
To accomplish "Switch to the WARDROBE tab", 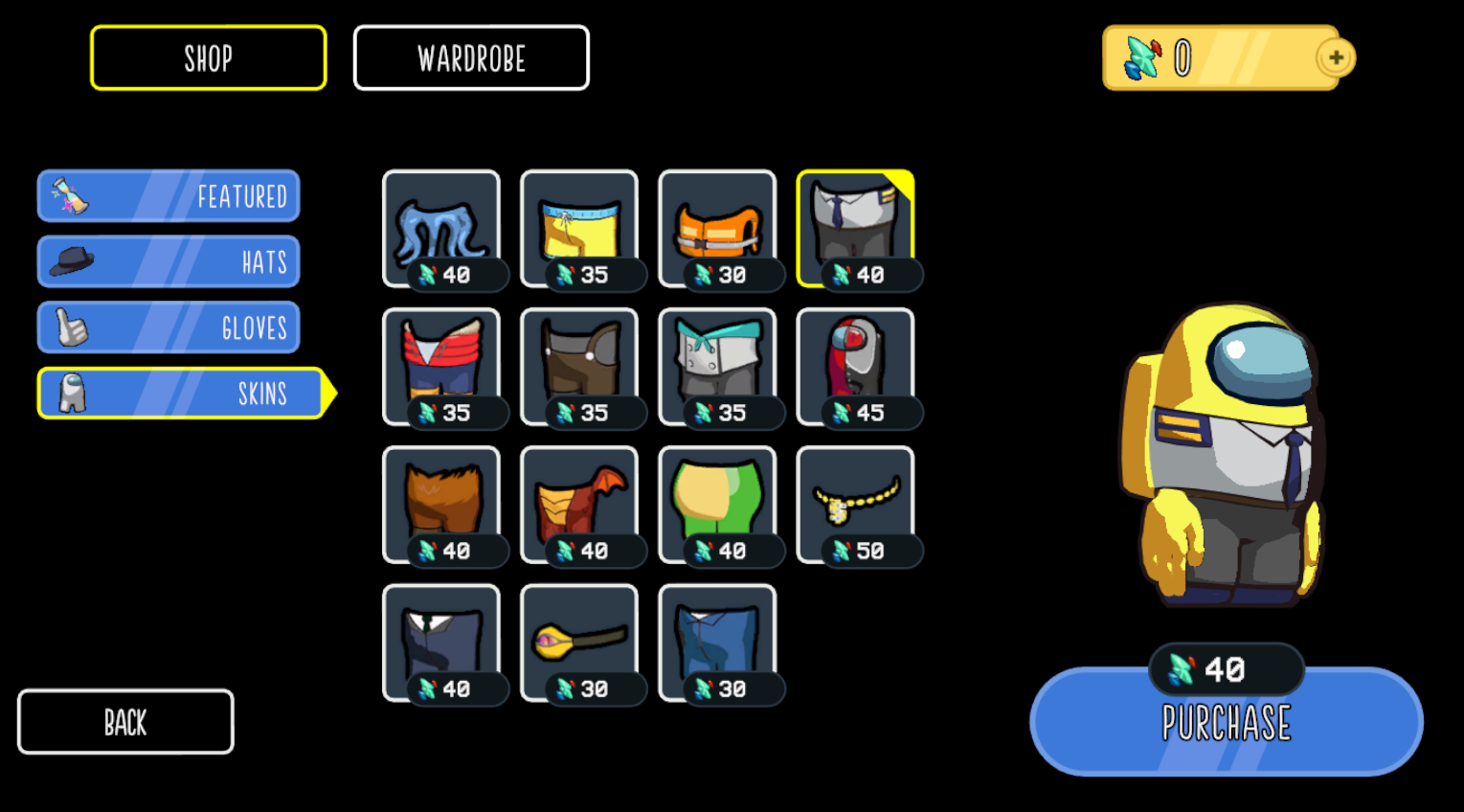I will pos(471,57).
